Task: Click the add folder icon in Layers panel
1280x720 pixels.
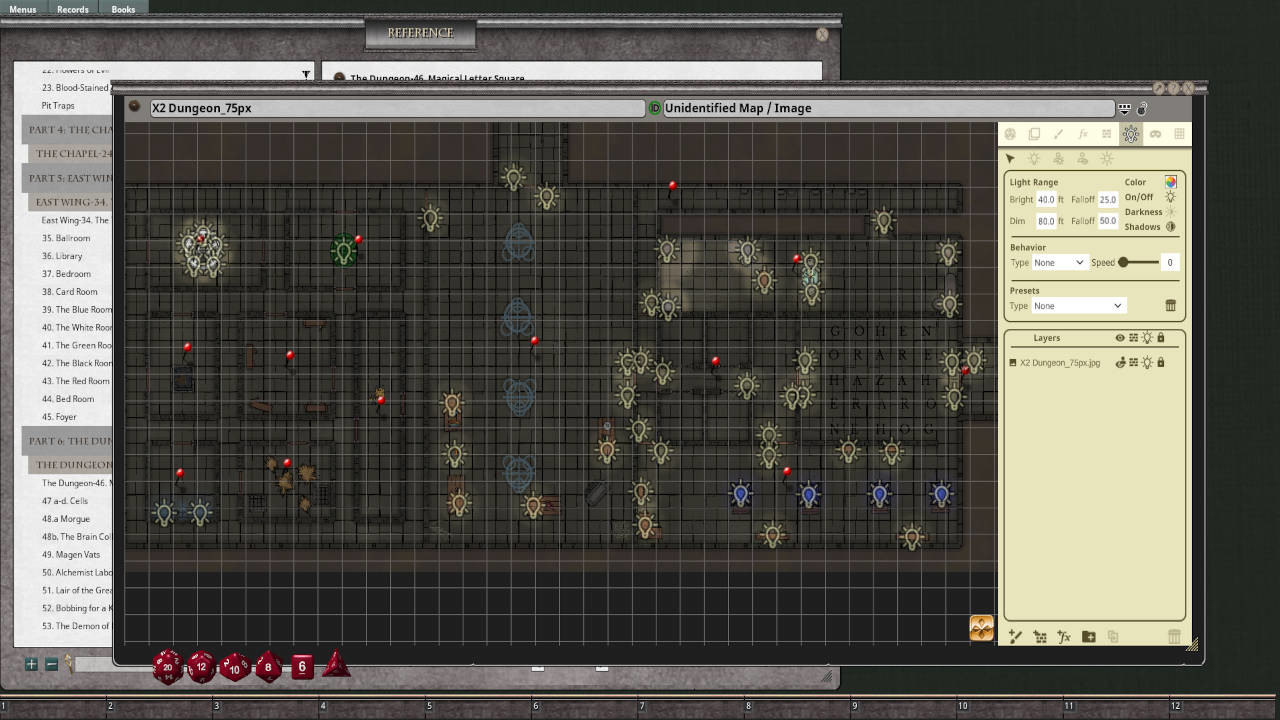Action: [x=1088, y=636]
